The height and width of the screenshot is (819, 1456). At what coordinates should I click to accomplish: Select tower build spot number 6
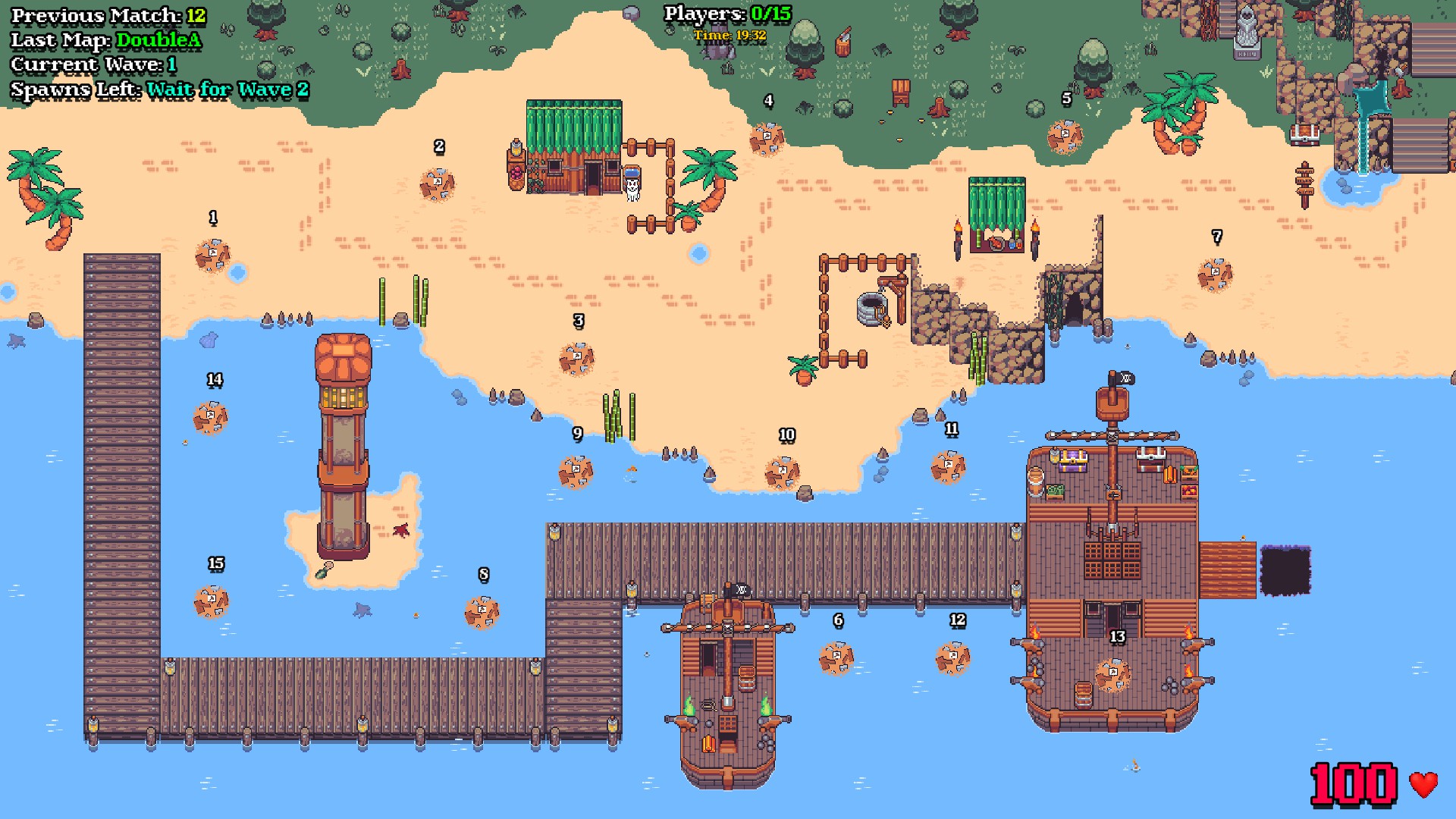(836, 657)
